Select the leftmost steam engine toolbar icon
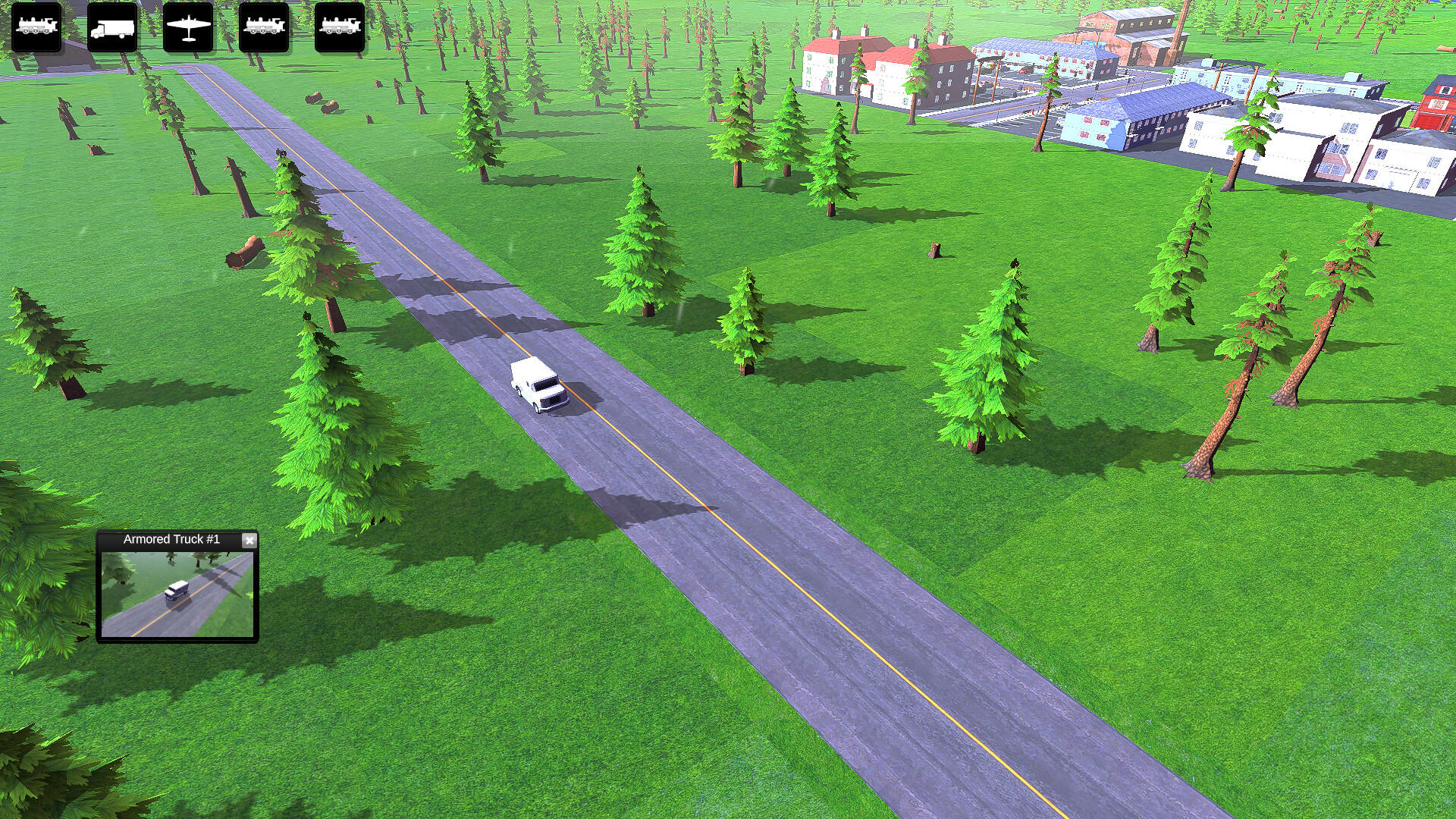1456x819 pixels. pos(37,28)
